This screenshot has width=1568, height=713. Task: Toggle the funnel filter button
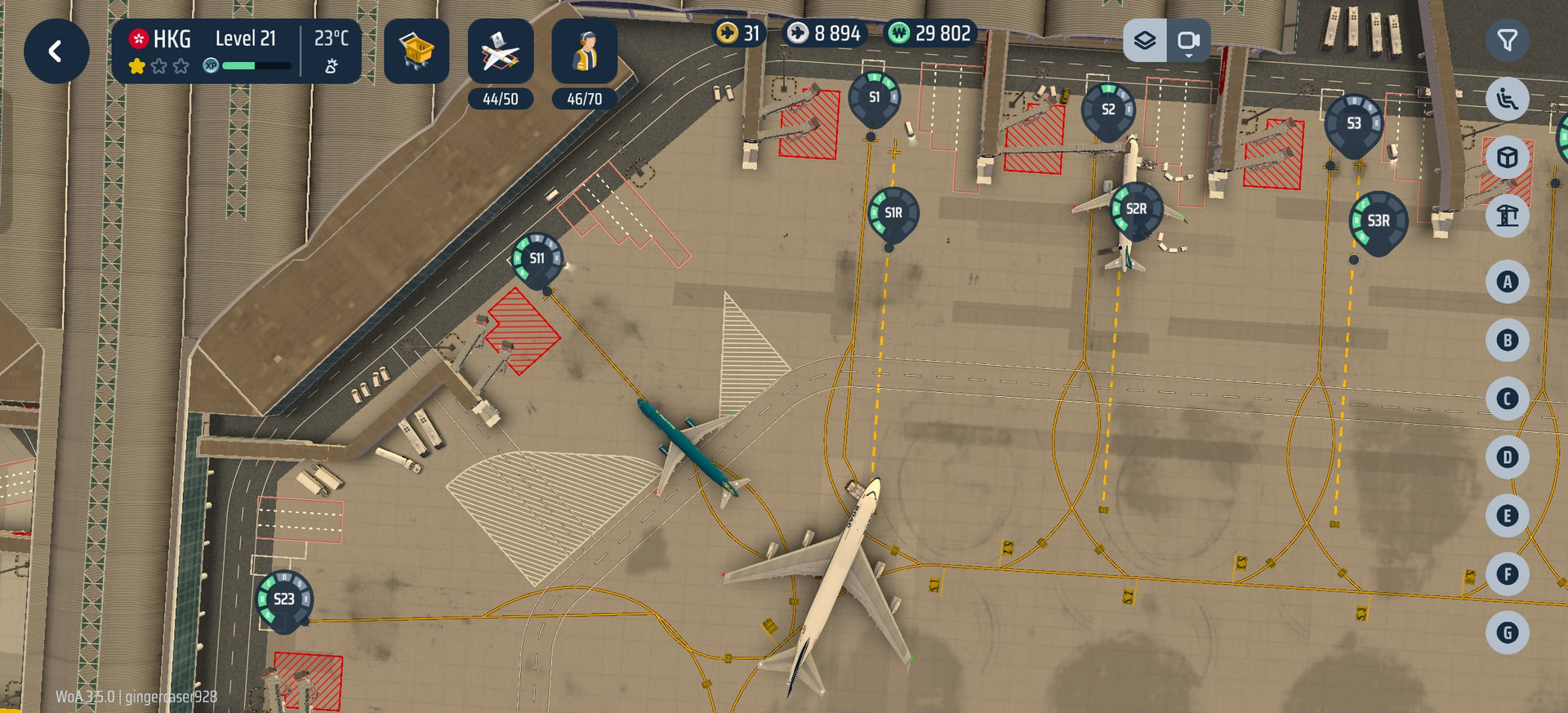click(1507, 40)
